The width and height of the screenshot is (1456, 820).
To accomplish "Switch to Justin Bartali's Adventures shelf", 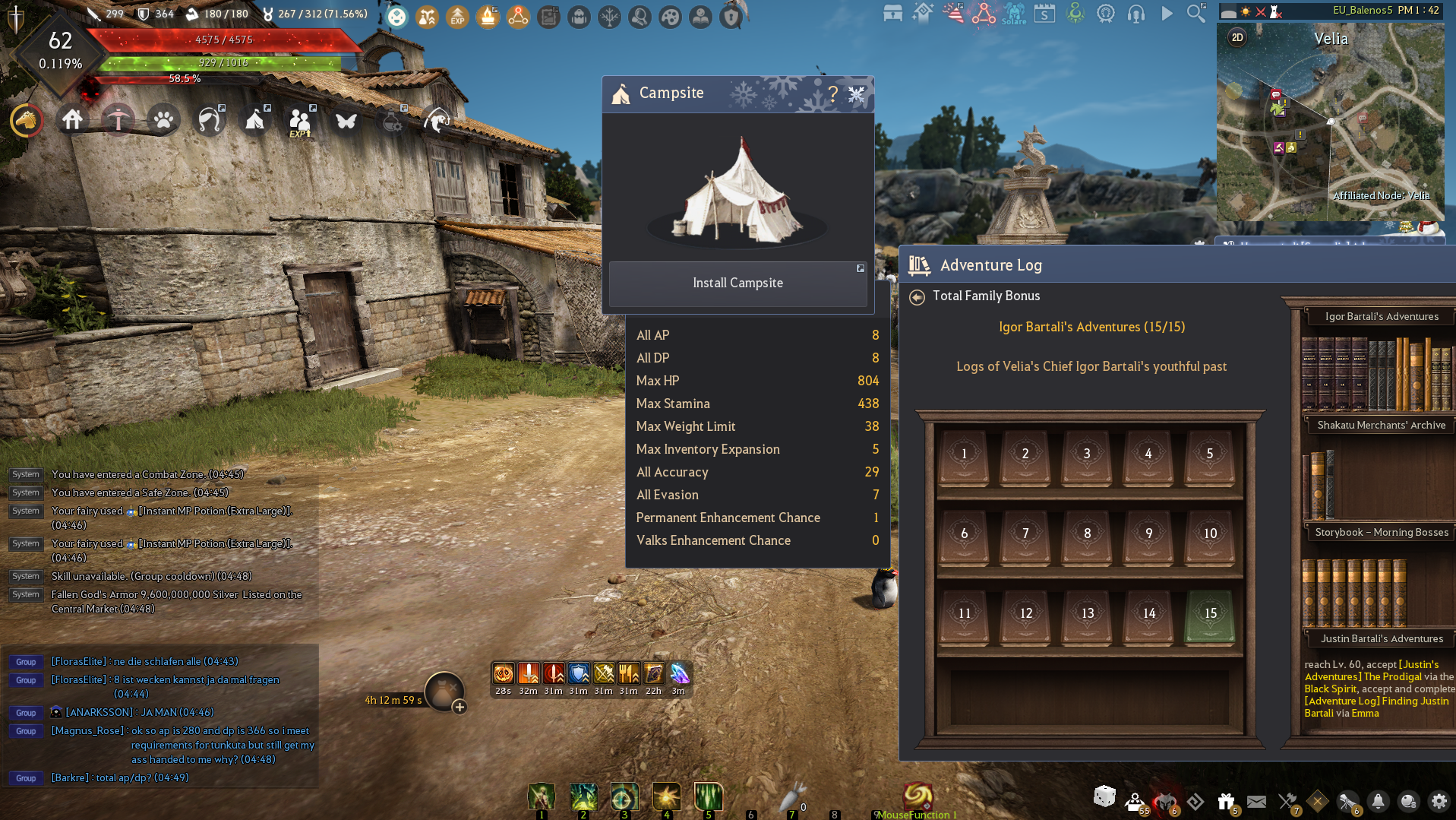I will pos(1381,639).
